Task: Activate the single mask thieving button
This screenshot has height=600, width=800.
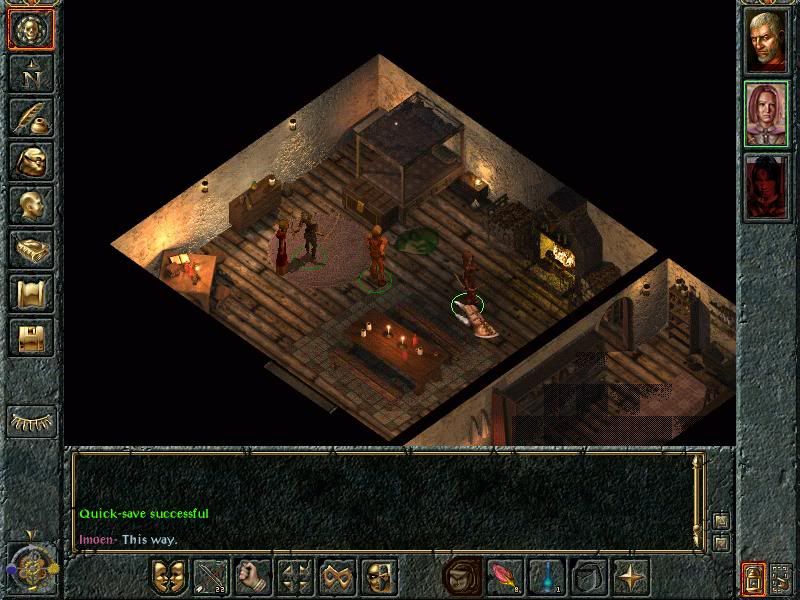Action: coord(379,577)
